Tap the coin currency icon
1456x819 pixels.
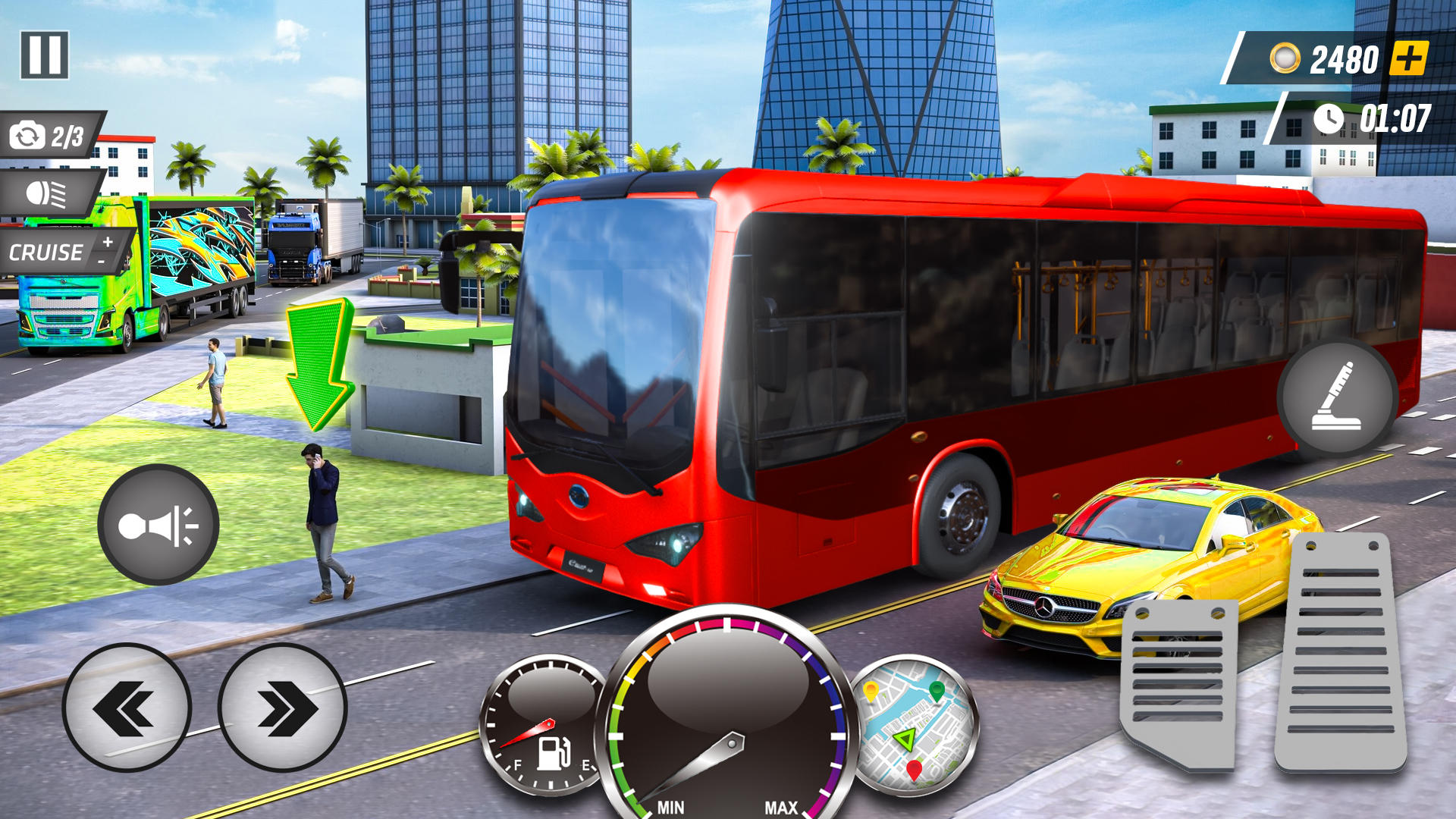click(x=1287, y=55)
